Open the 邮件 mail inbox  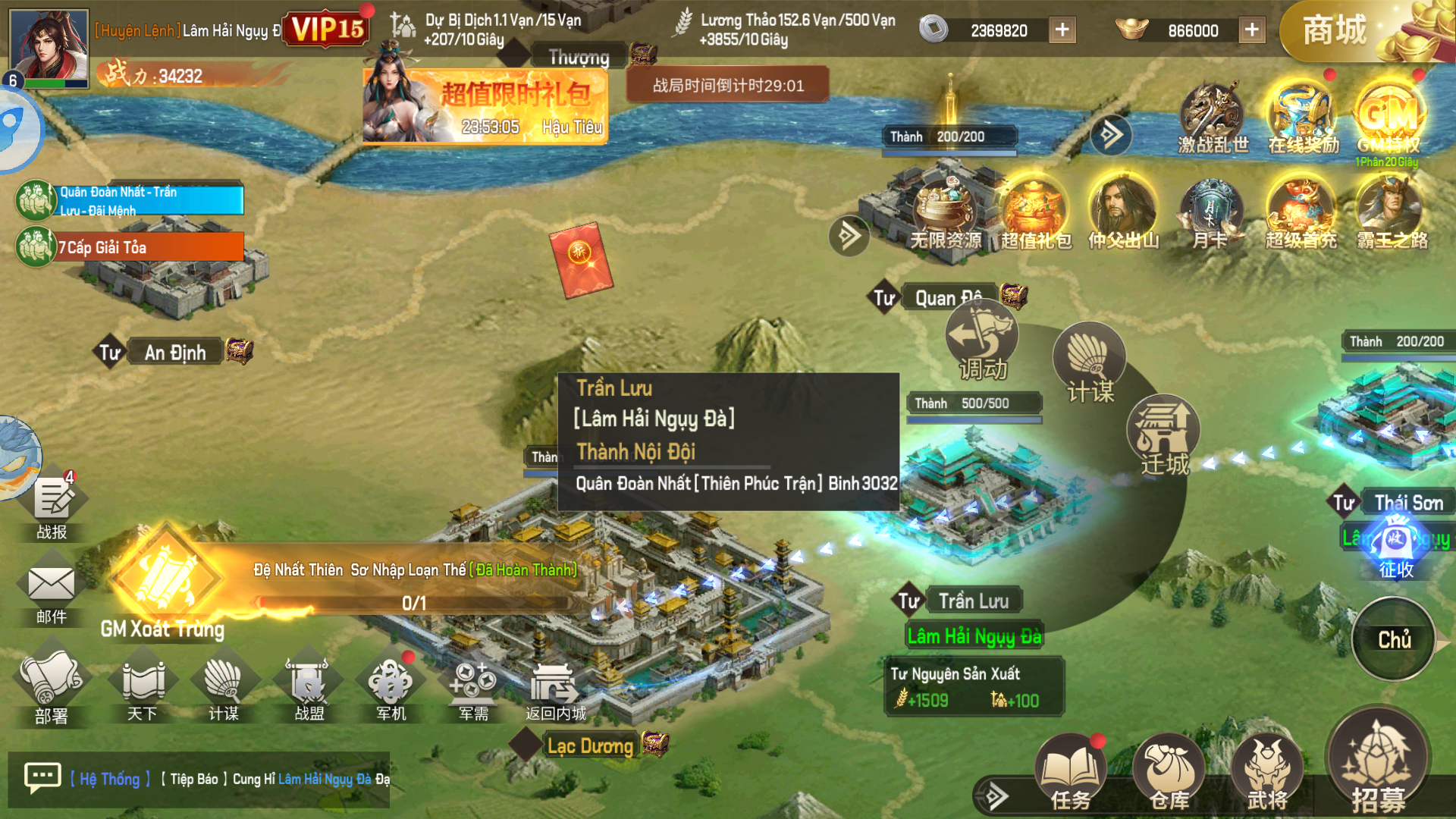50,584
